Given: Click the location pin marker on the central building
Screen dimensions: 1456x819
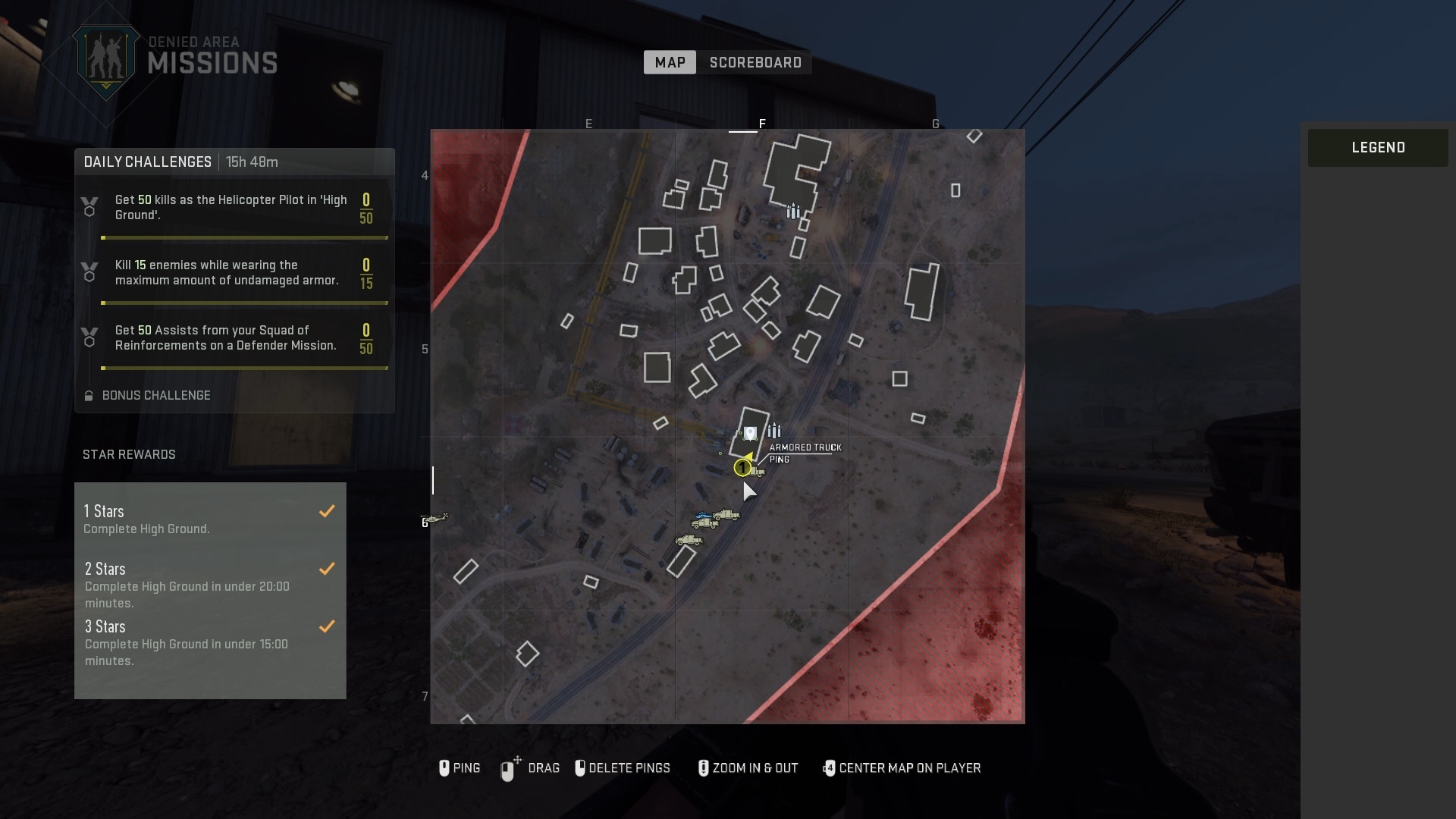Looking at the screenshot, I should [749, 434].
